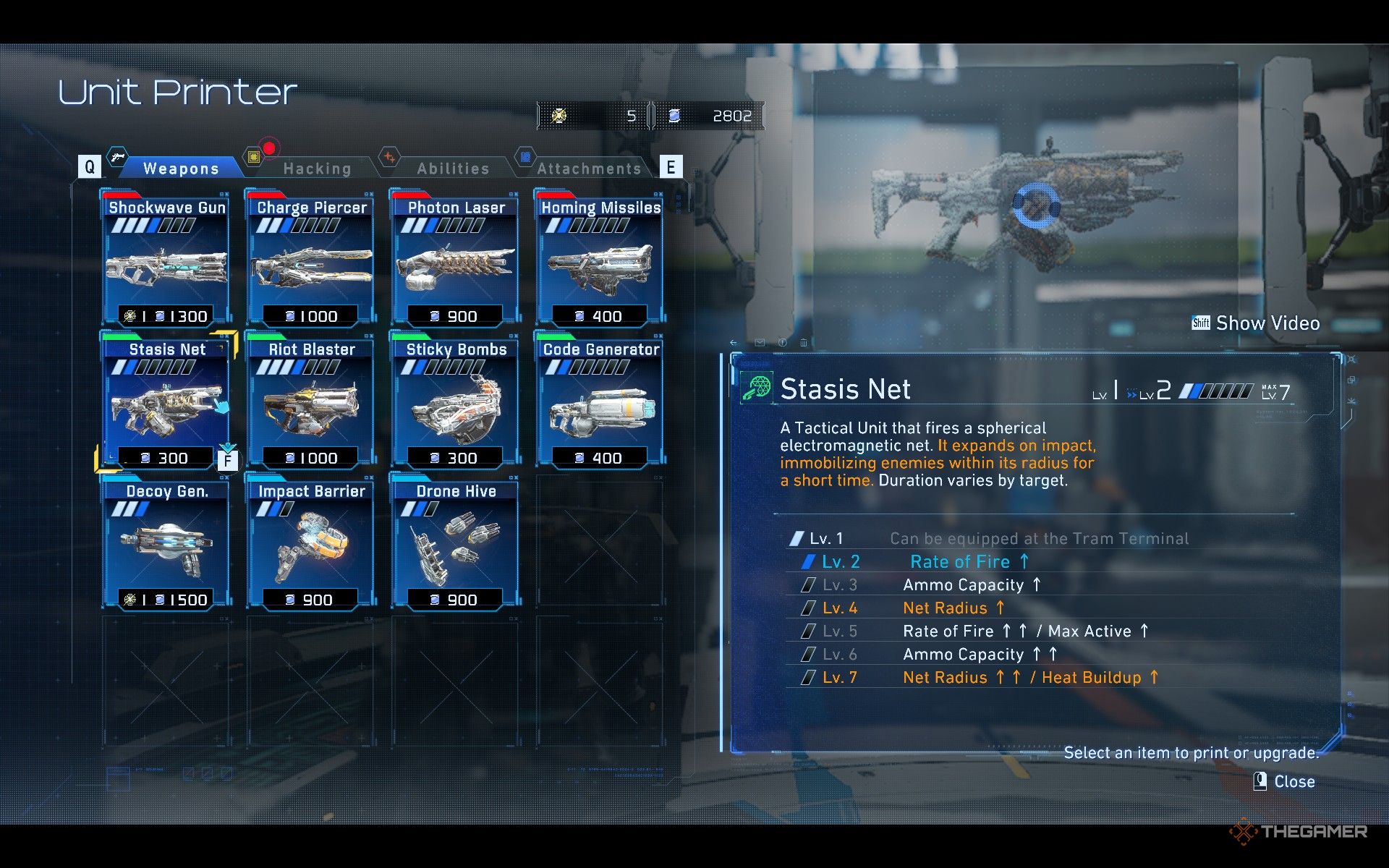Pick the Code Generator weapon
The image size is (1389, 868).
pyautogui.click(x=600, y=400)
